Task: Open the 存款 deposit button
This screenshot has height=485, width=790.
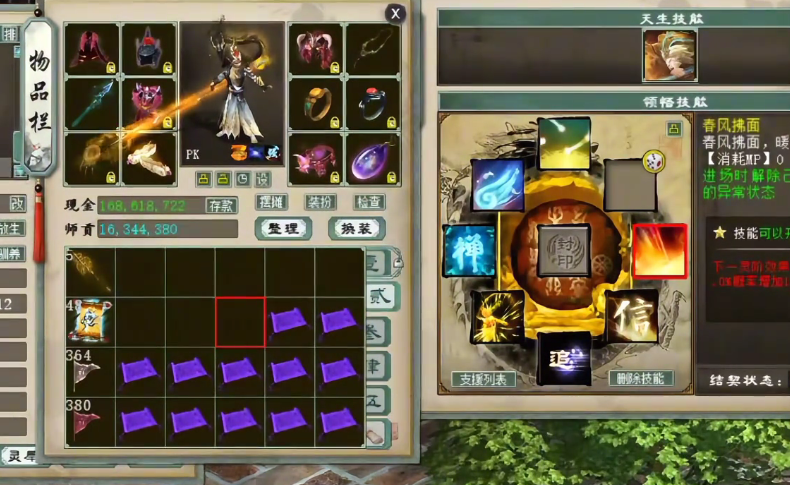Action: [x=221, y=204]
